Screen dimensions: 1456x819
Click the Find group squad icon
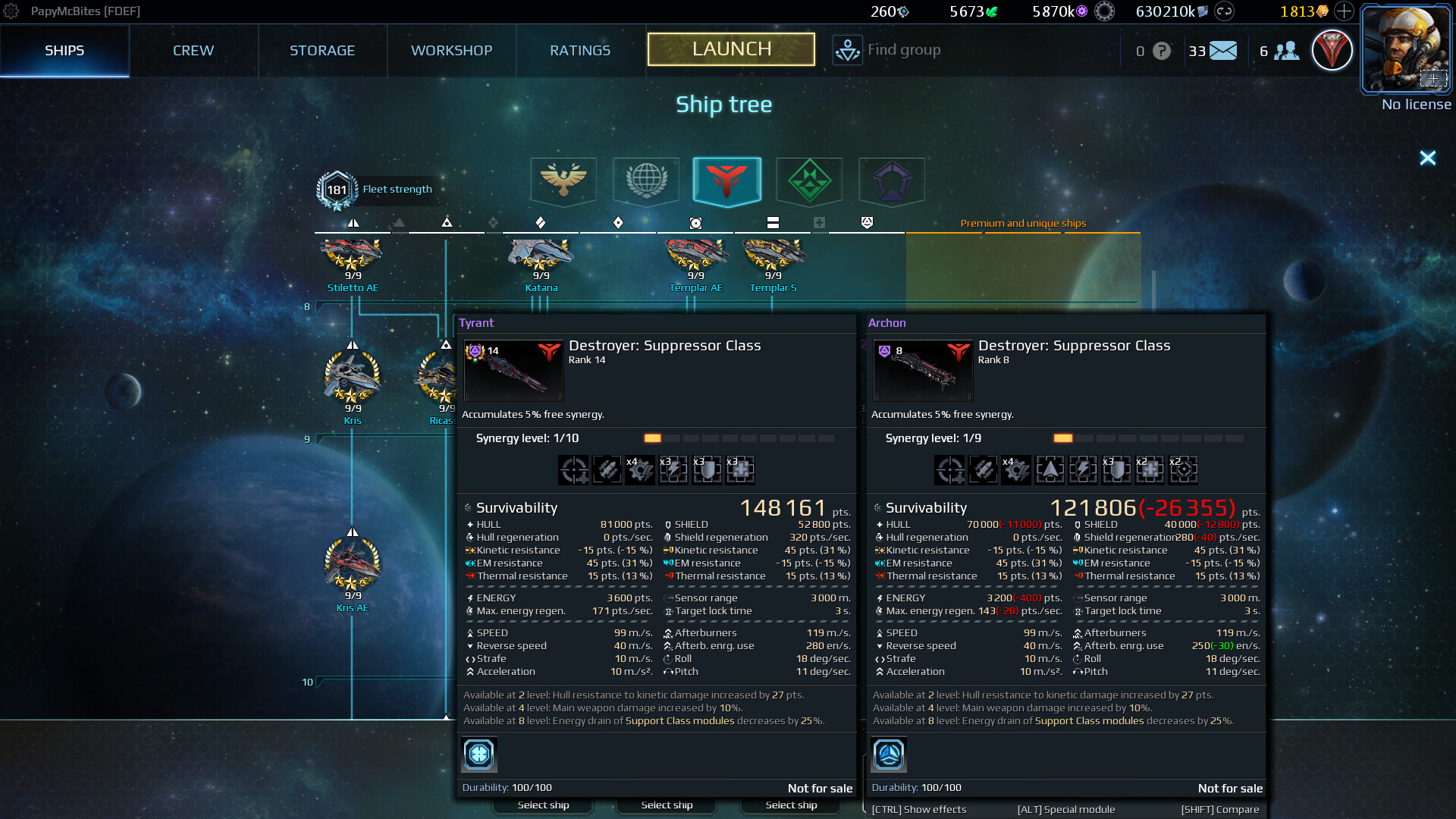coord(847,50)
